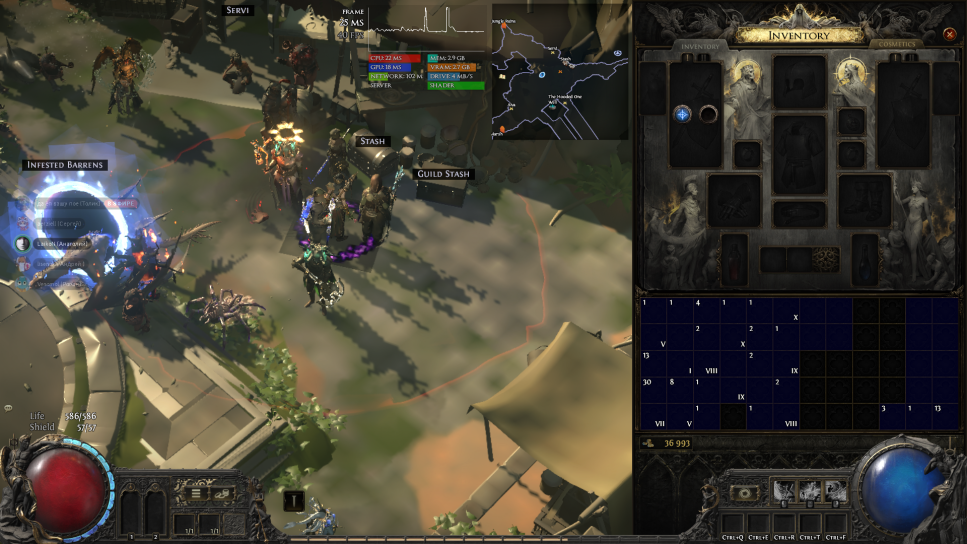Select the inventory stack labeled 30
Screen dimensions: 967x544
[x=647, y=382]
